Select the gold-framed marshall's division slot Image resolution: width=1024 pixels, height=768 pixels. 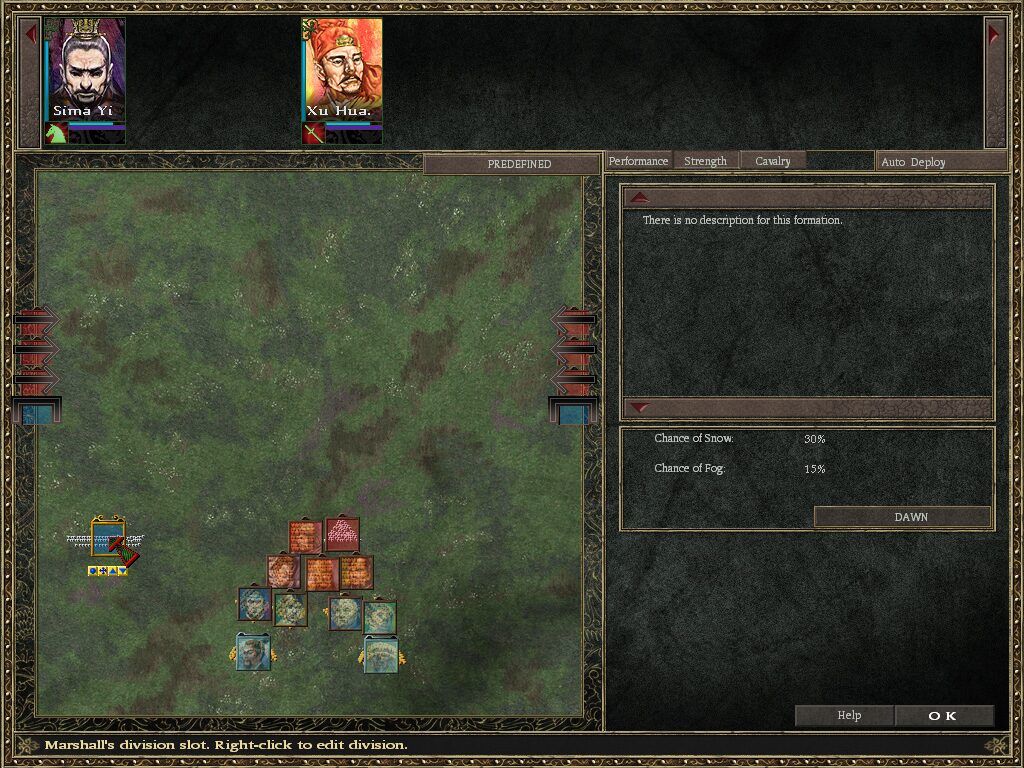point(107,539)
